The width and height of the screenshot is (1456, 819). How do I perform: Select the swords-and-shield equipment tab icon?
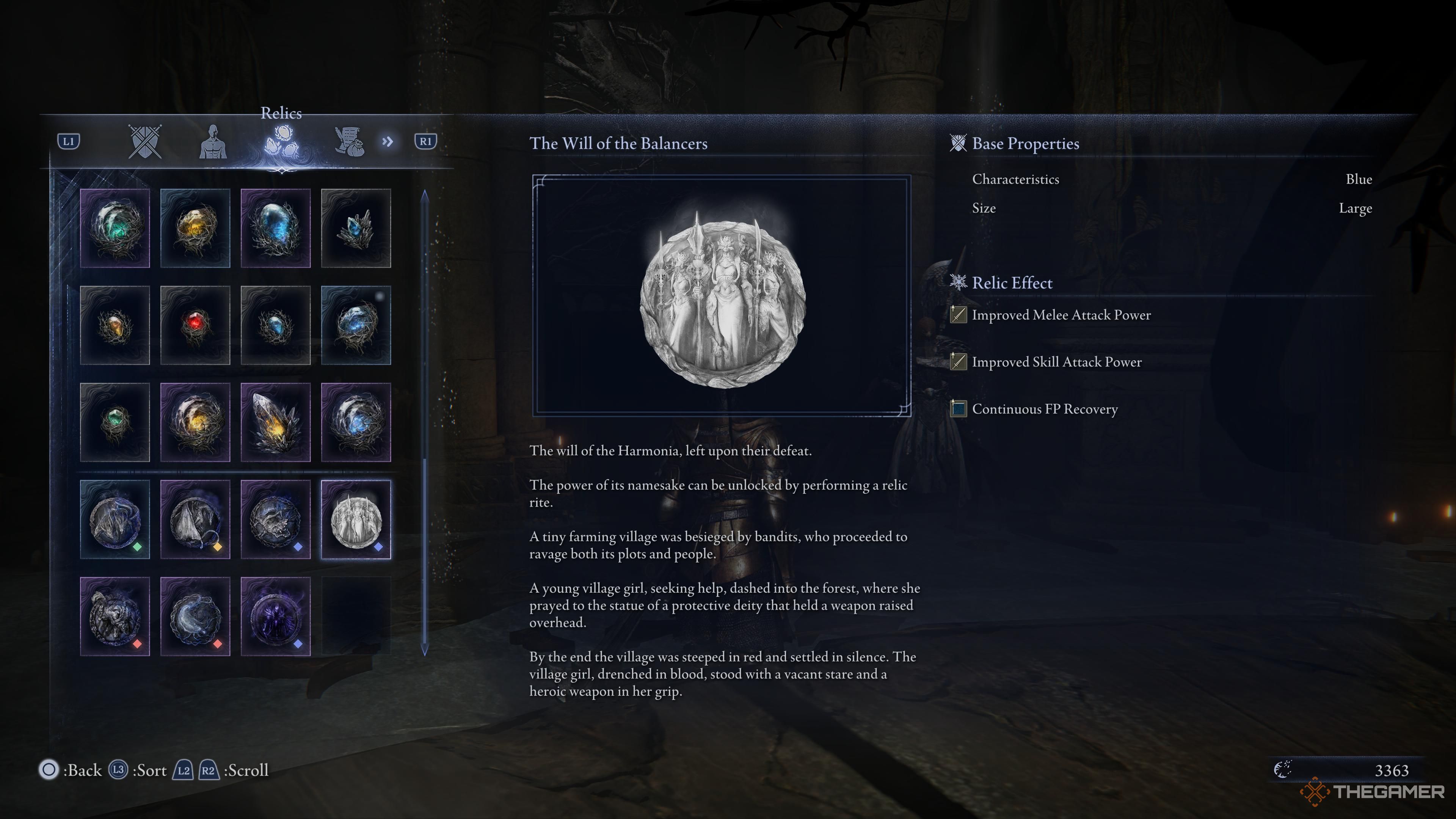145,142
